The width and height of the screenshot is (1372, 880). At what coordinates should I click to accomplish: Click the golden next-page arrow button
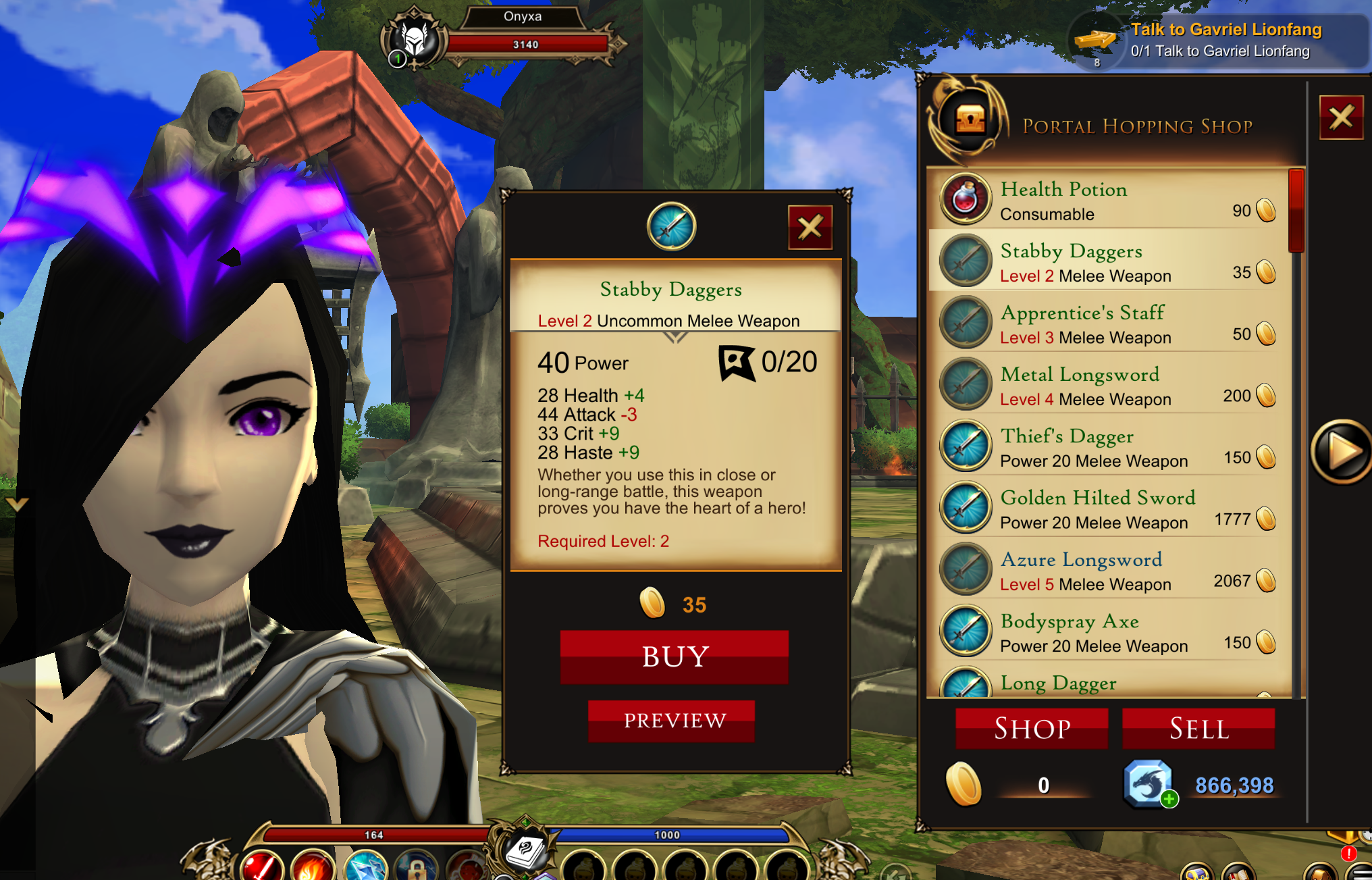coord(1341,452)
